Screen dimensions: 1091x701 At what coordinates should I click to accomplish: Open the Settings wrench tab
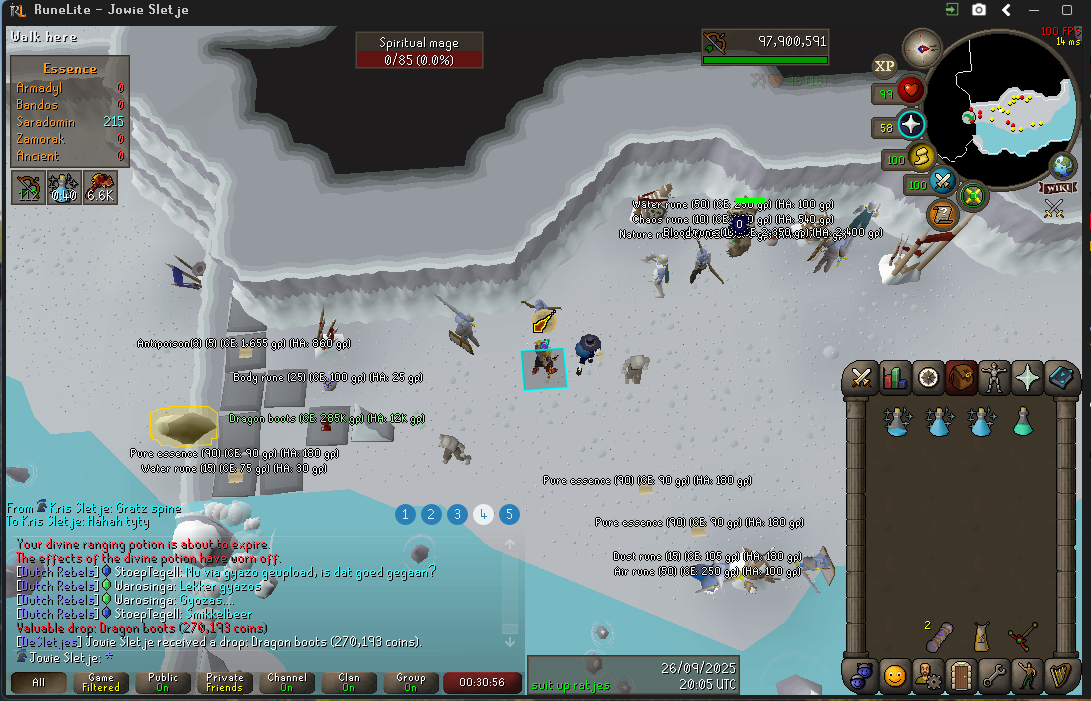(x=994, y=675)
